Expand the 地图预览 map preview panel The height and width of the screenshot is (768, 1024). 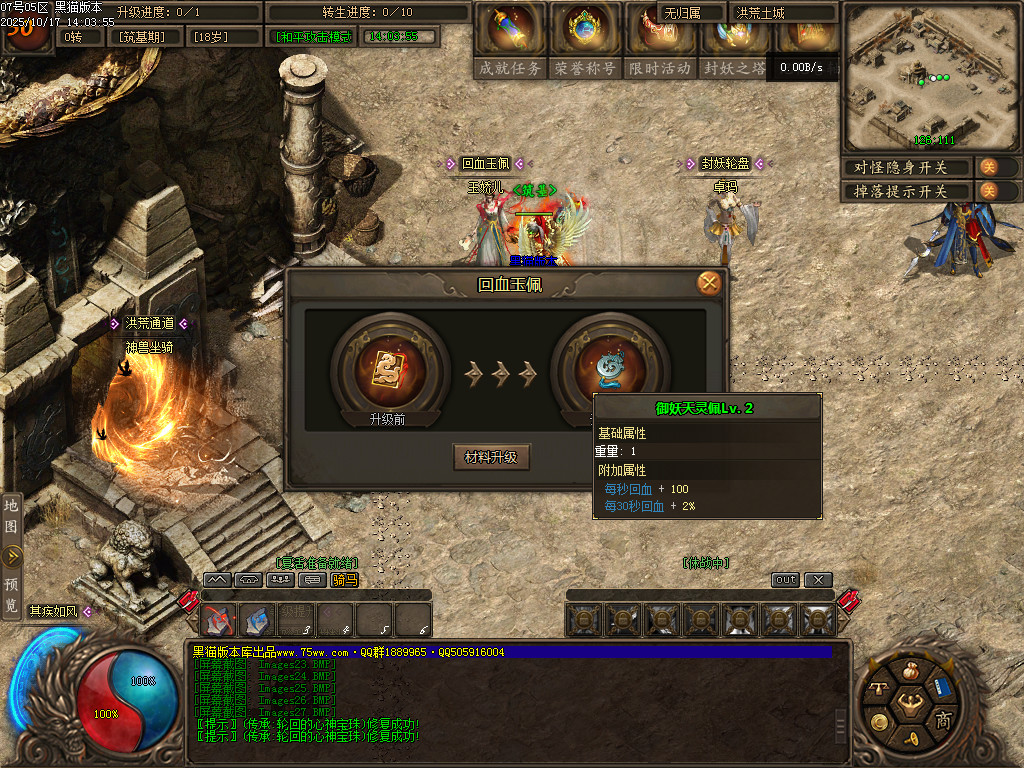coord(12,556)
